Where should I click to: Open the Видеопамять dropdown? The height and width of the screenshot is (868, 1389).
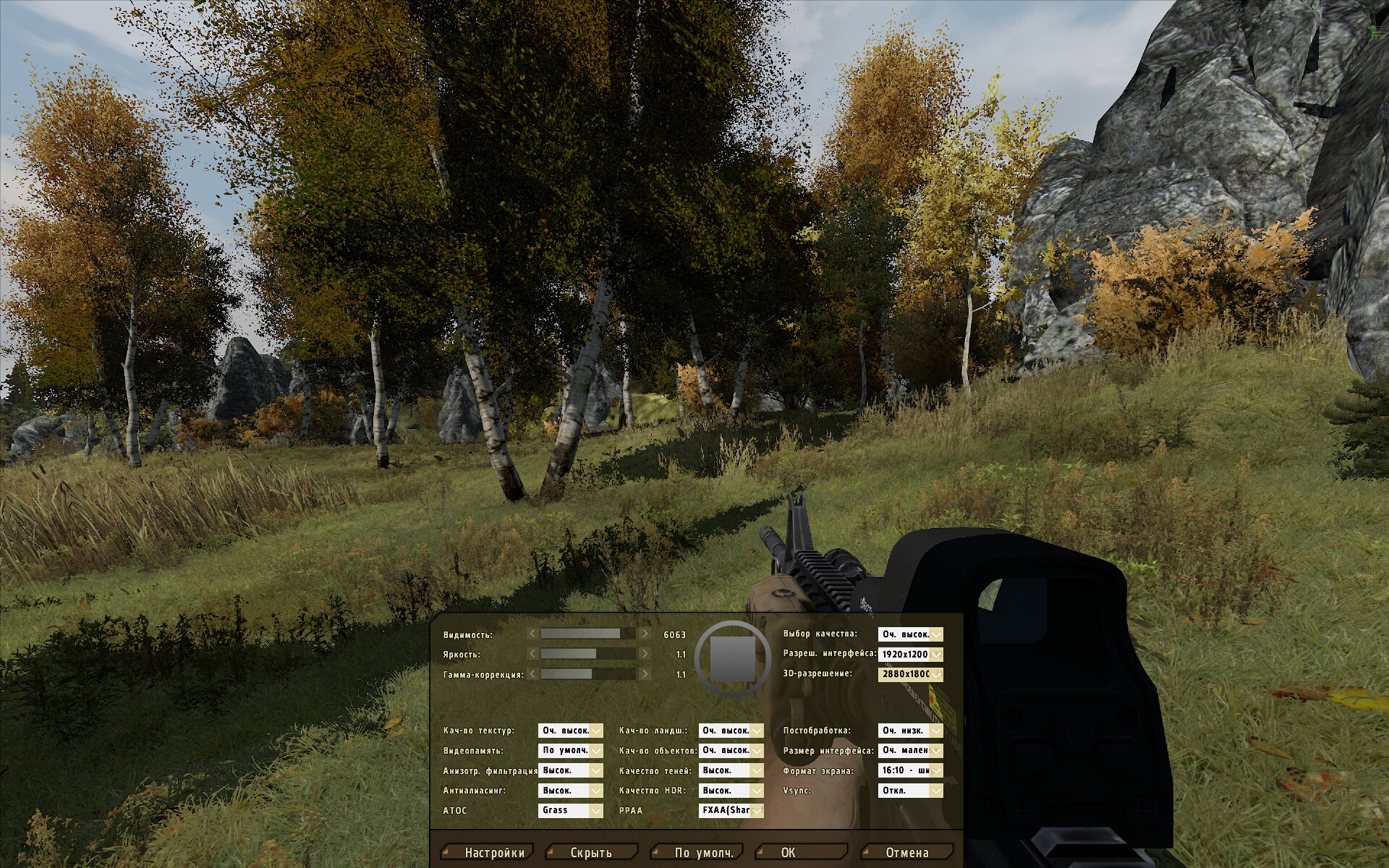click(x=571, y=750)
